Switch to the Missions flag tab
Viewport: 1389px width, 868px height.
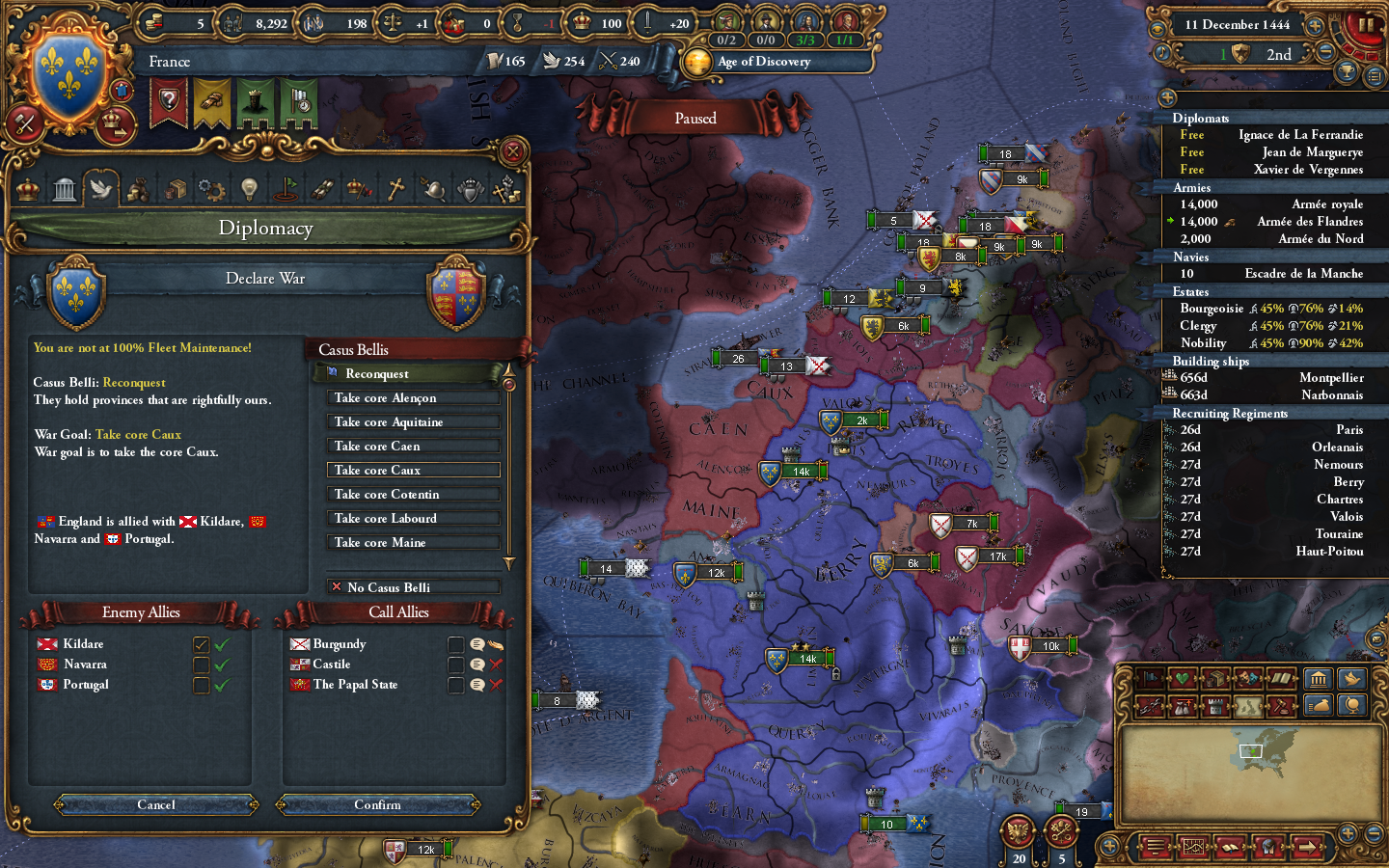pyautogui.click(x=286, y=188)
